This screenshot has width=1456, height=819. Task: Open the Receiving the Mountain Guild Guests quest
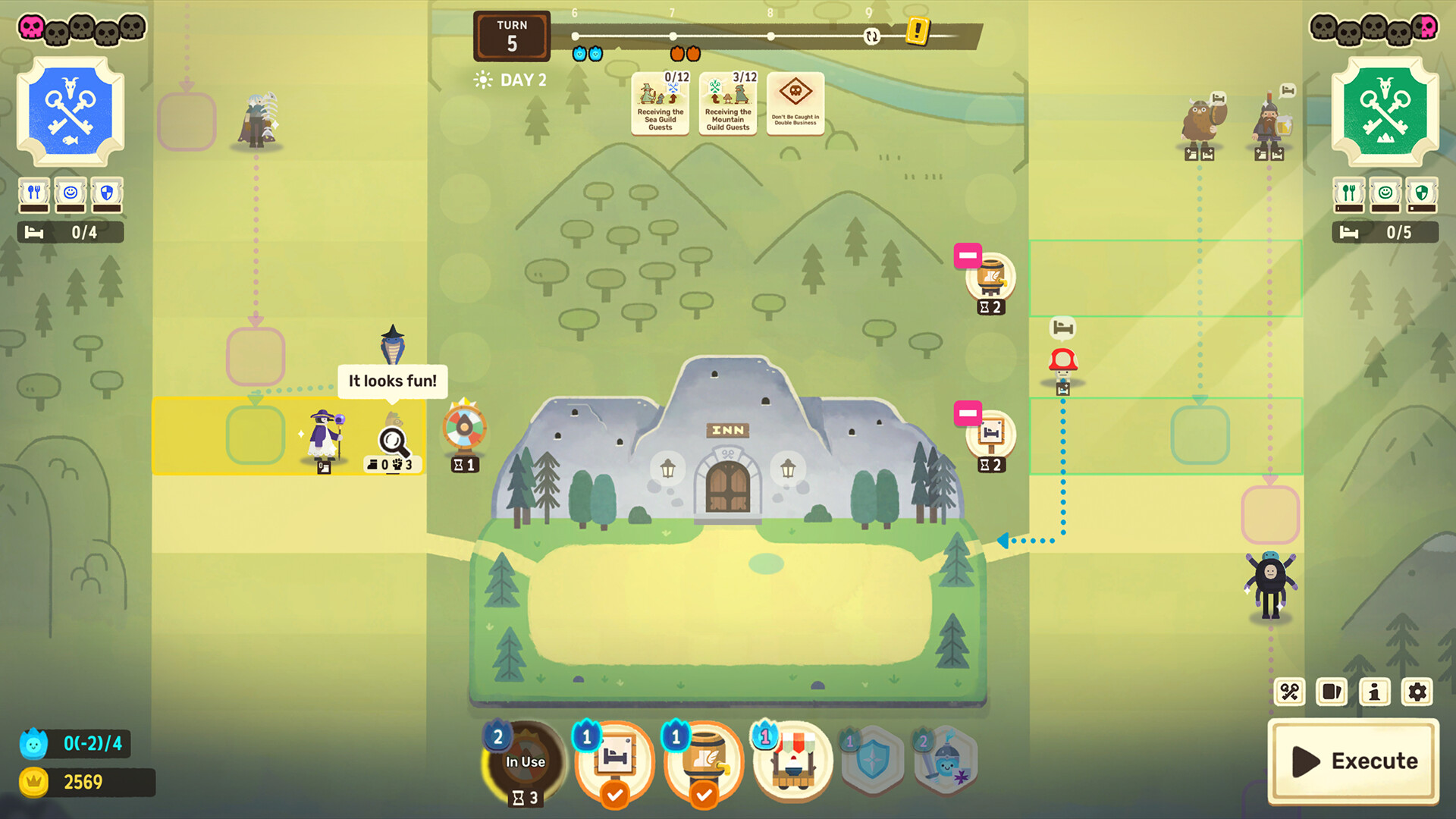click(x=727, y=102)
